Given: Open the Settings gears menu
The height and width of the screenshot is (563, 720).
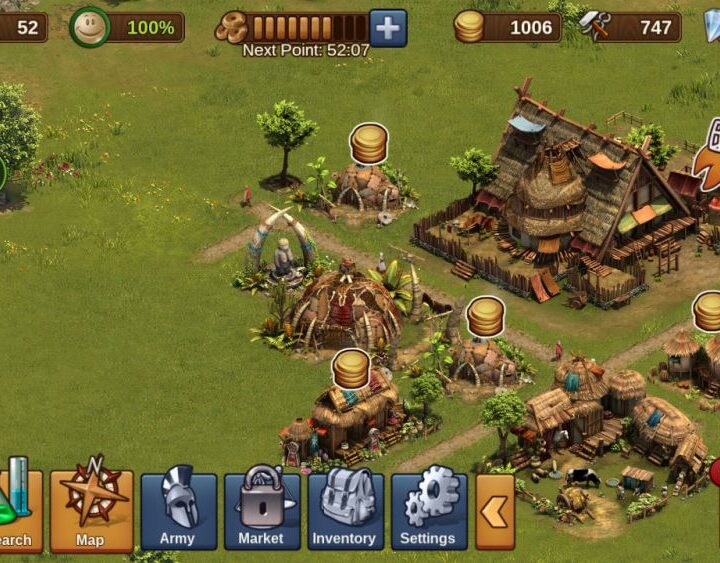Looking at the screenshot, I should tap(428, 510).
